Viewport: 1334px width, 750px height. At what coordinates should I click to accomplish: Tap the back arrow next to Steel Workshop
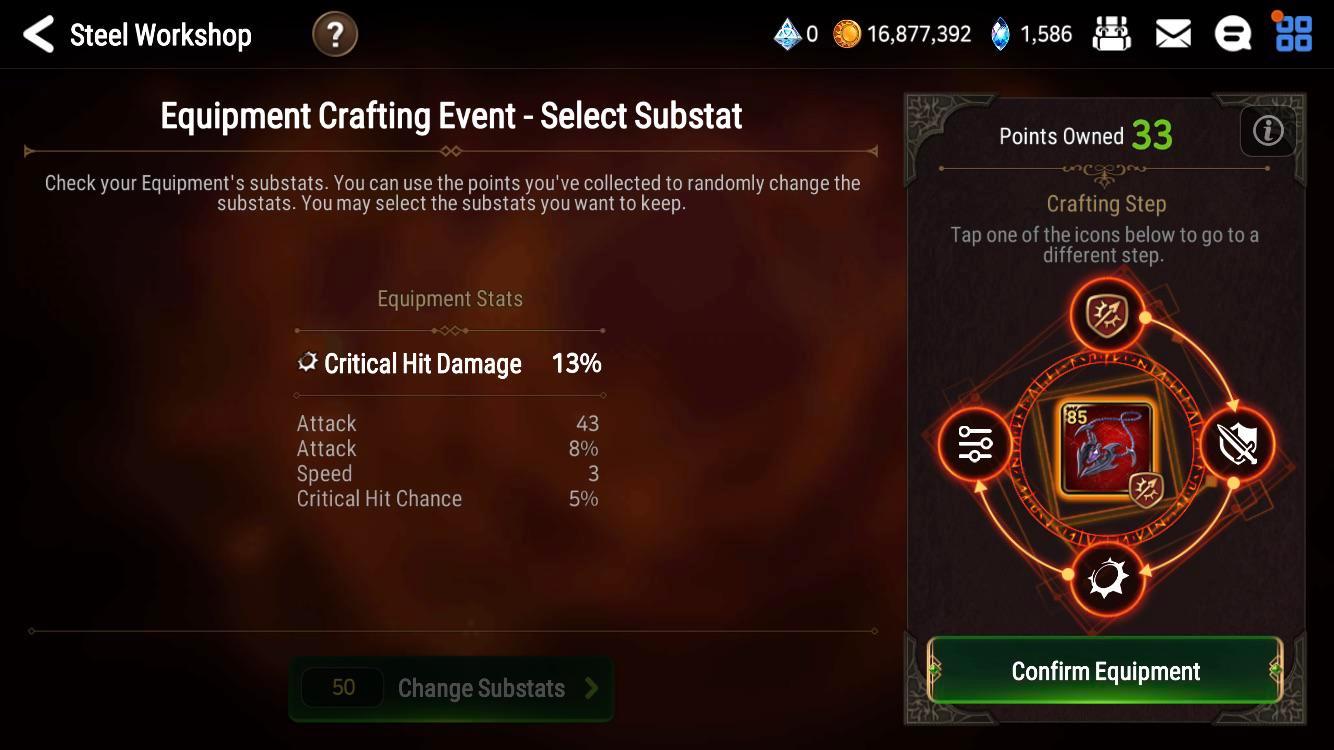[38, 33]
